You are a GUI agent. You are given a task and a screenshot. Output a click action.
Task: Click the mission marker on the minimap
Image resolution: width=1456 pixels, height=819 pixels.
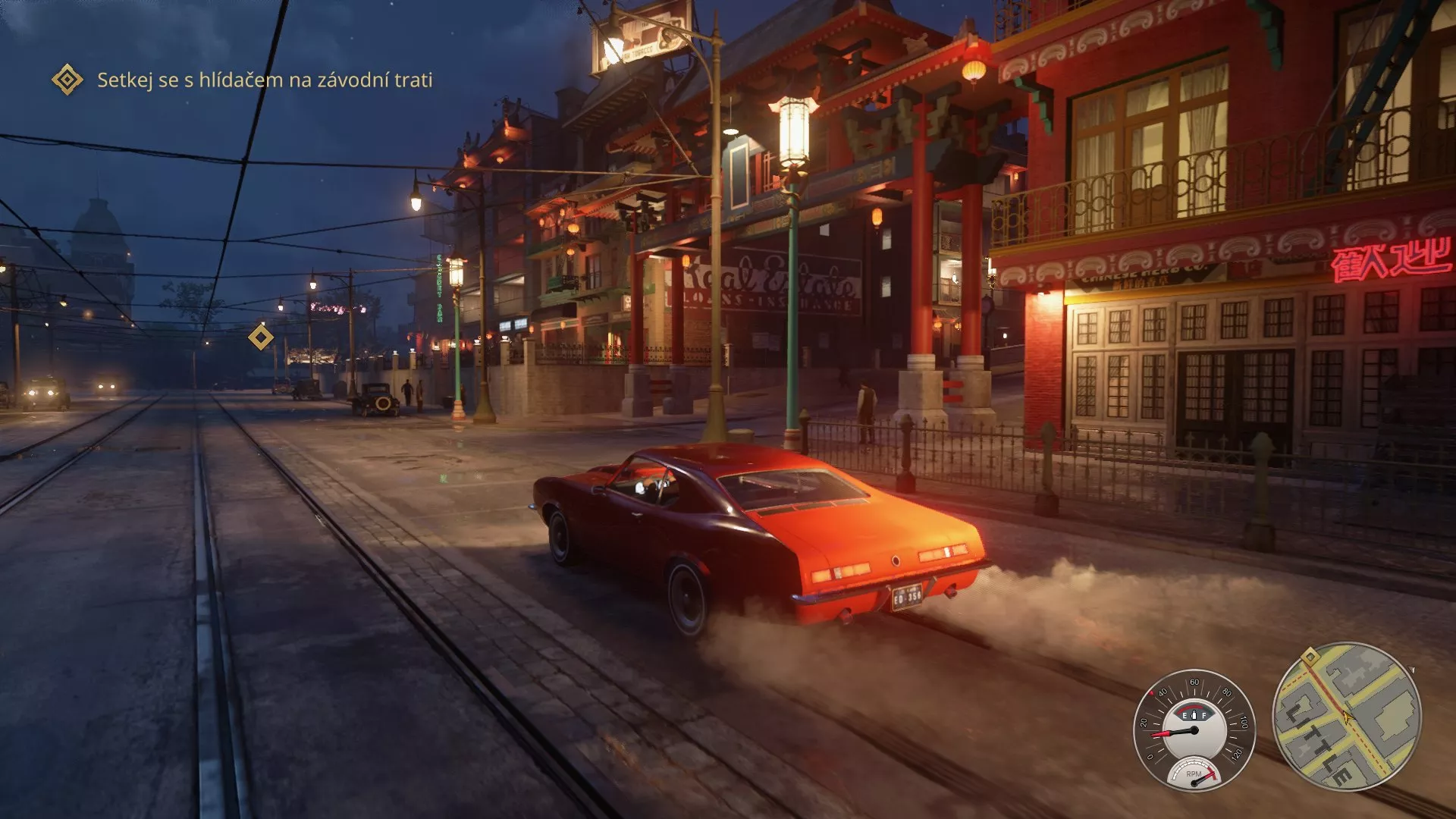tap(1309, 658)
